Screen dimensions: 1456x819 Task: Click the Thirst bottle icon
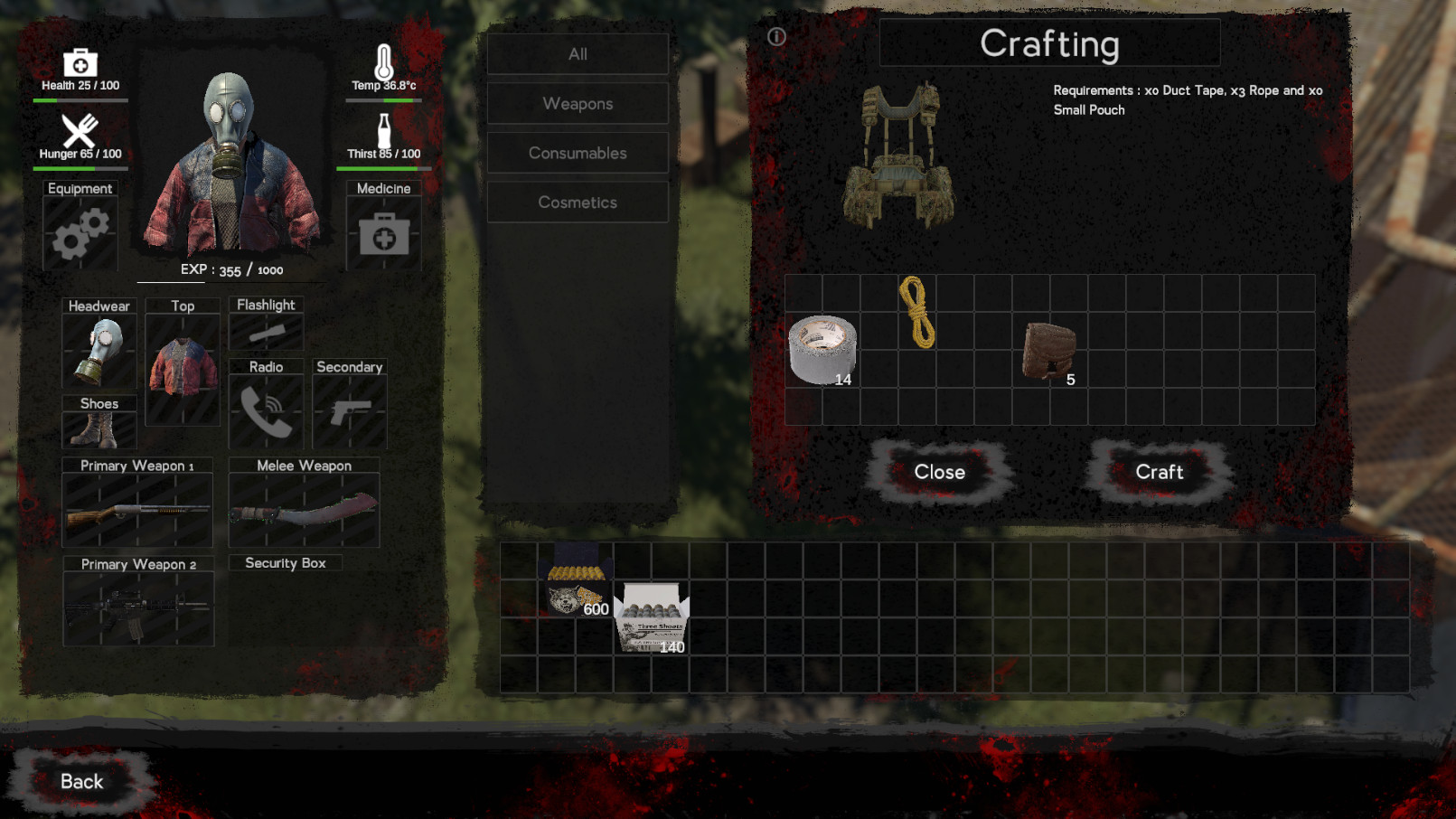point(383,129)
